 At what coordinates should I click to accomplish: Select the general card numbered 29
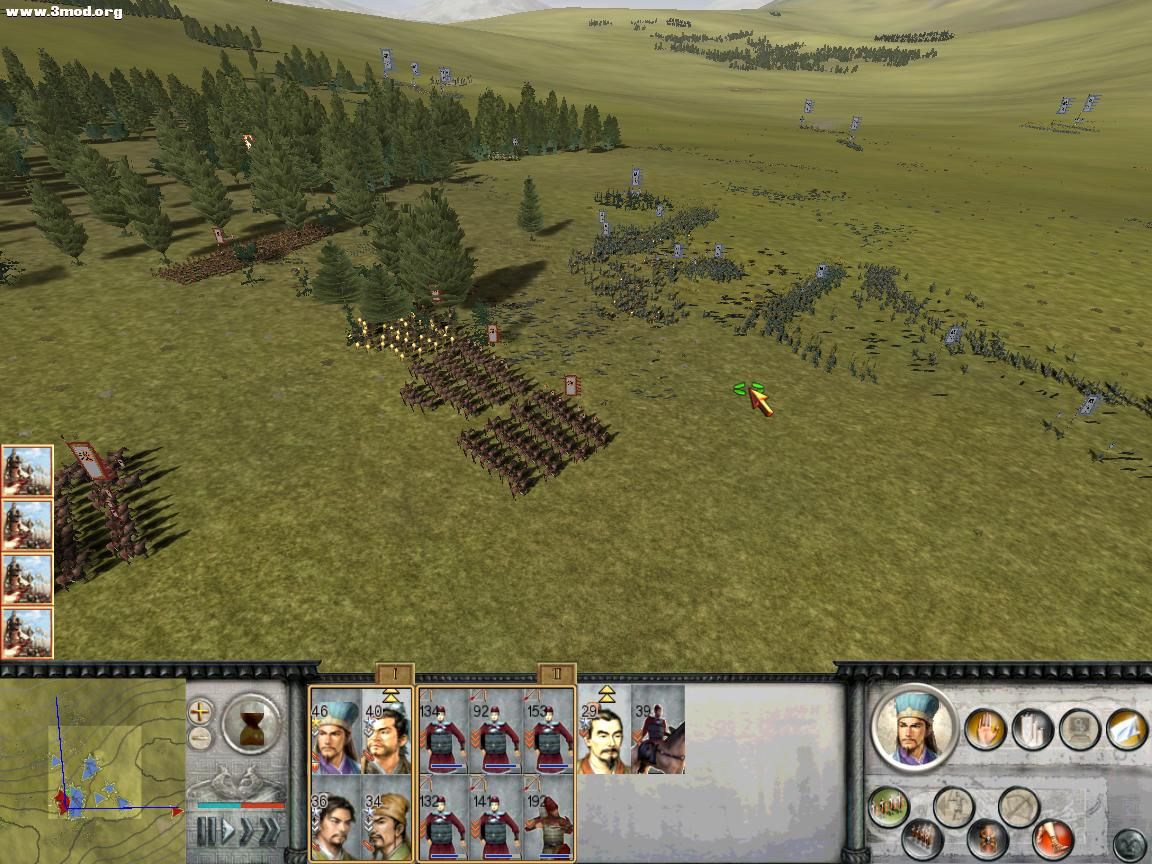pyautogui.click(x=604, y=731)
